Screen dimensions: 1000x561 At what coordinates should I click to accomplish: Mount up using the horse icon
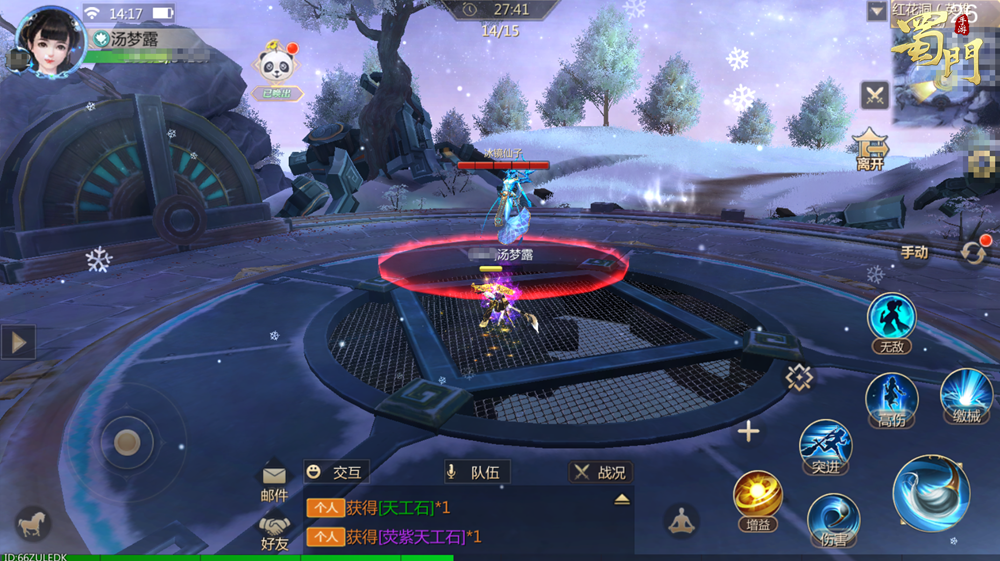(x=32, y=523)
